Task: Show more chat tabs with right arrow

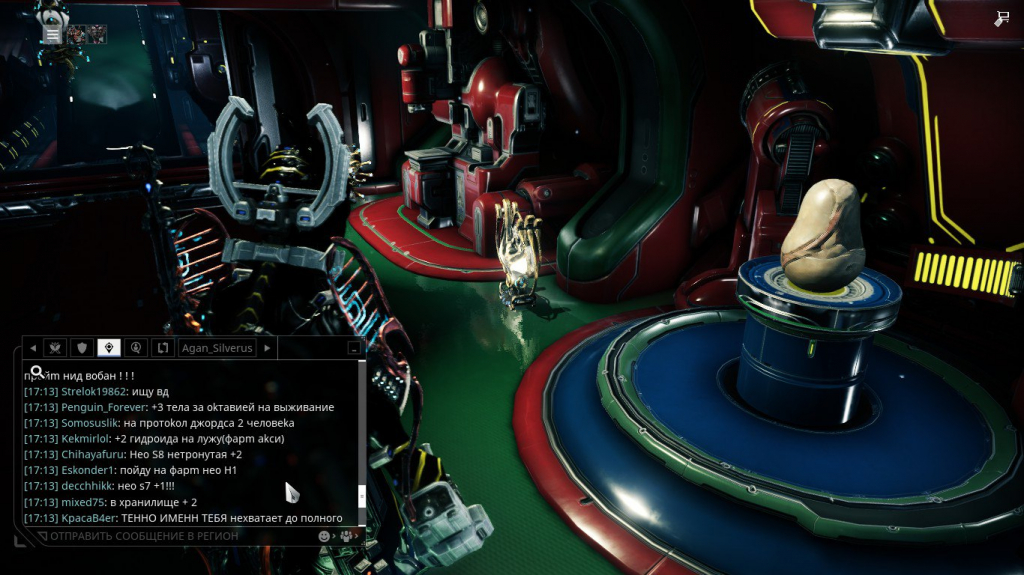Action: click(x=267, y=348)
